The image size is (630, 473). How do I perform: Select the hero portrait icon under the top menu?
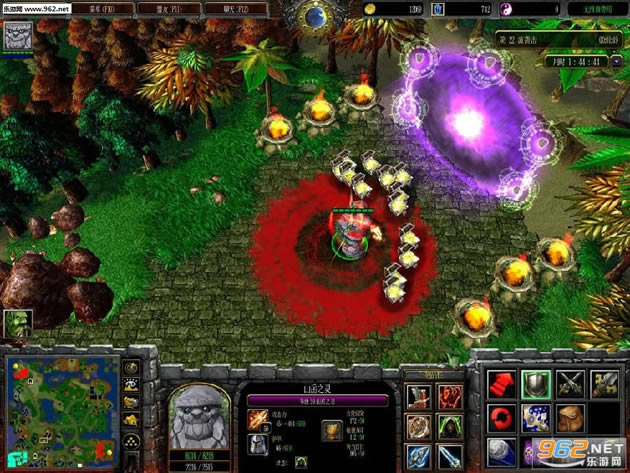19,36
